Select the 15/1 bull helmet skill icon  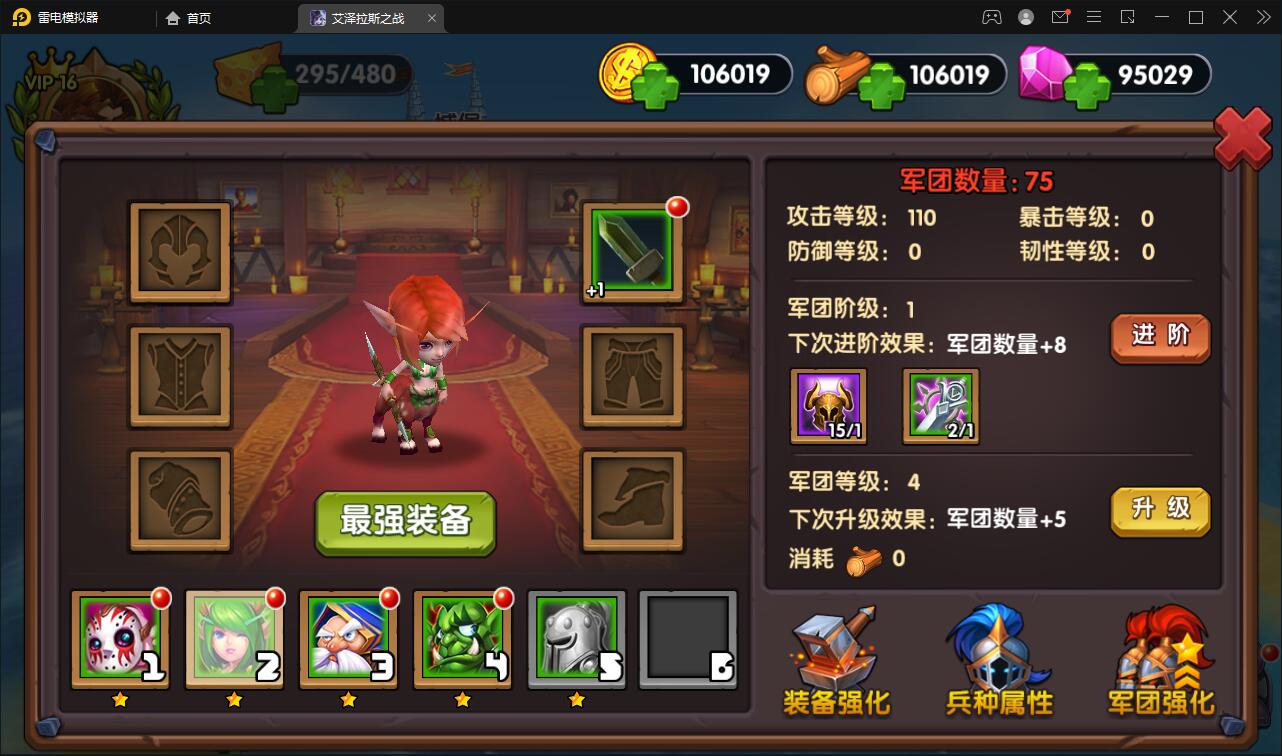click(828, 406)
